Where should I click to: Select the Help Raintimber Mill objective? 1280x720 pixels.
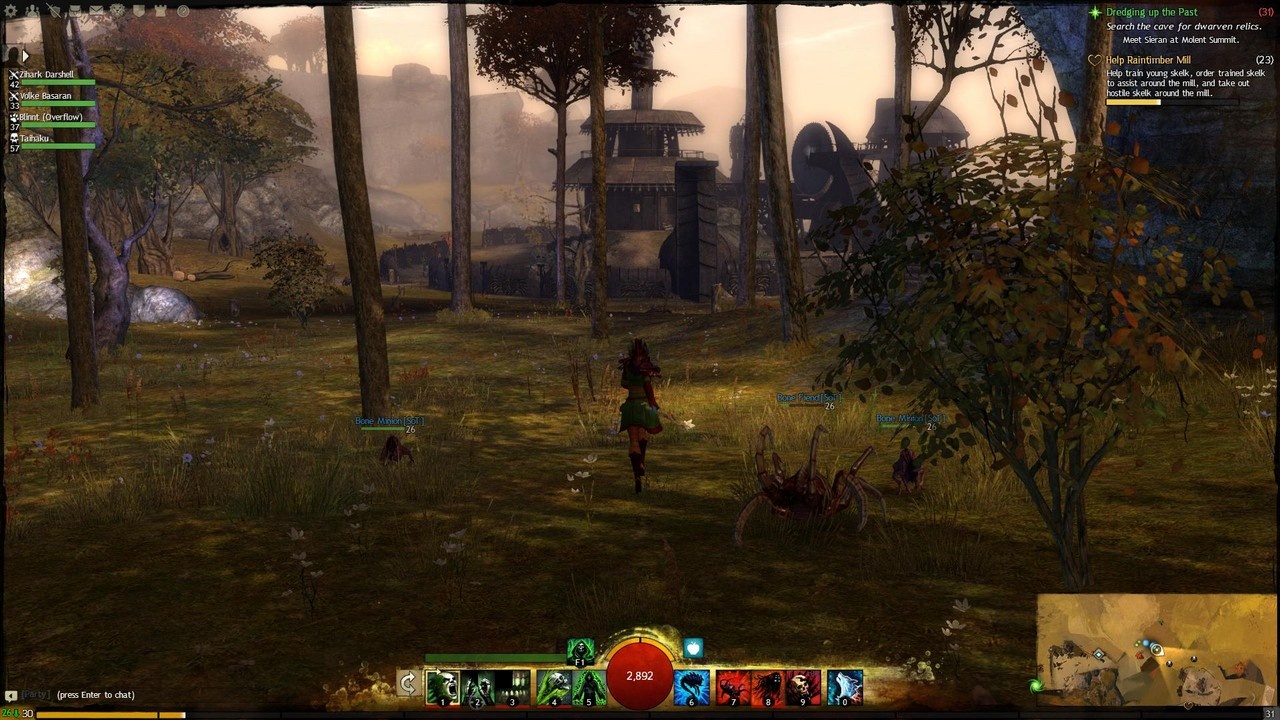point(1148,60)
